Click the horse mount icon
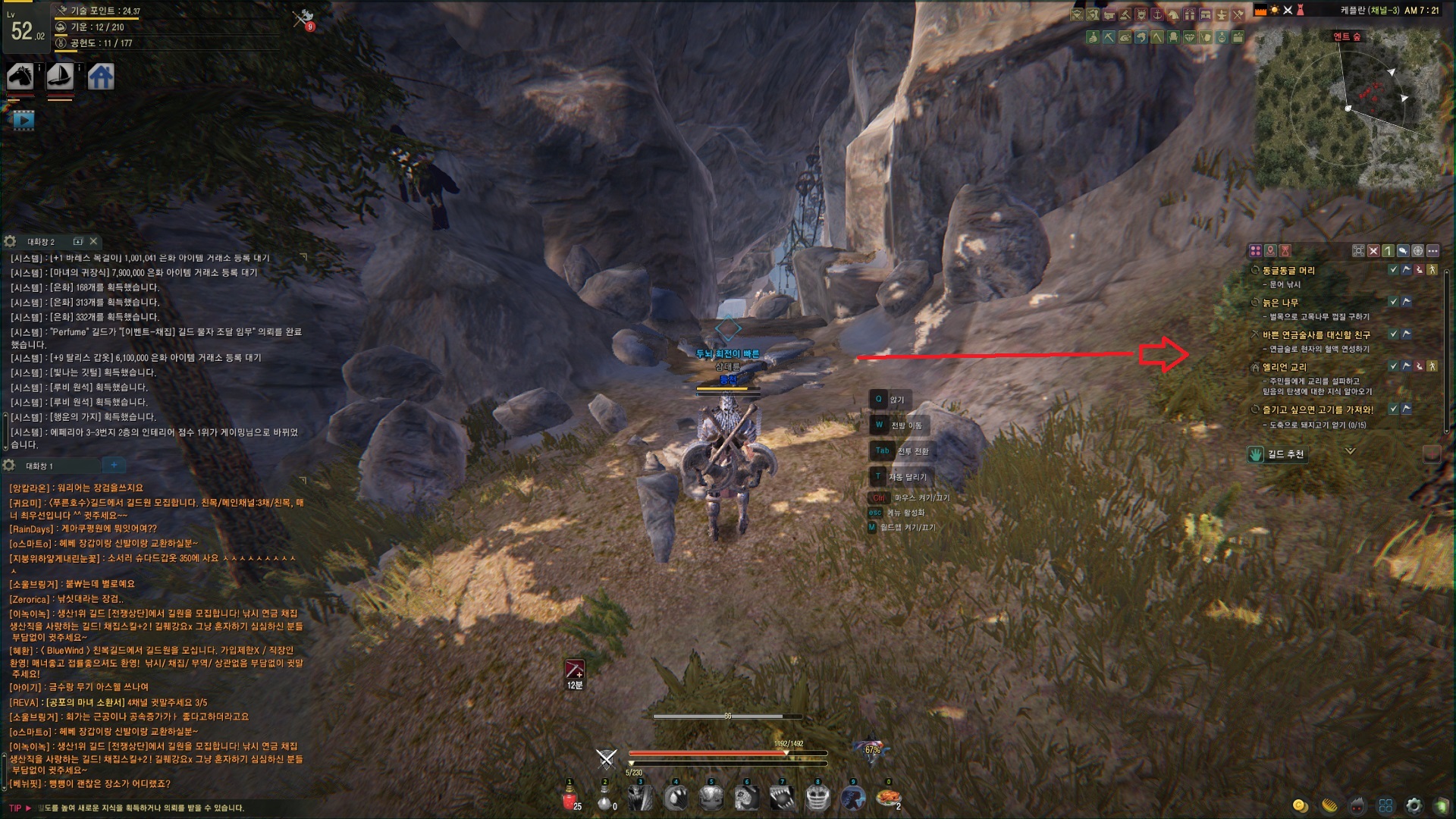Screen dimensions: 1456x819 20,77
